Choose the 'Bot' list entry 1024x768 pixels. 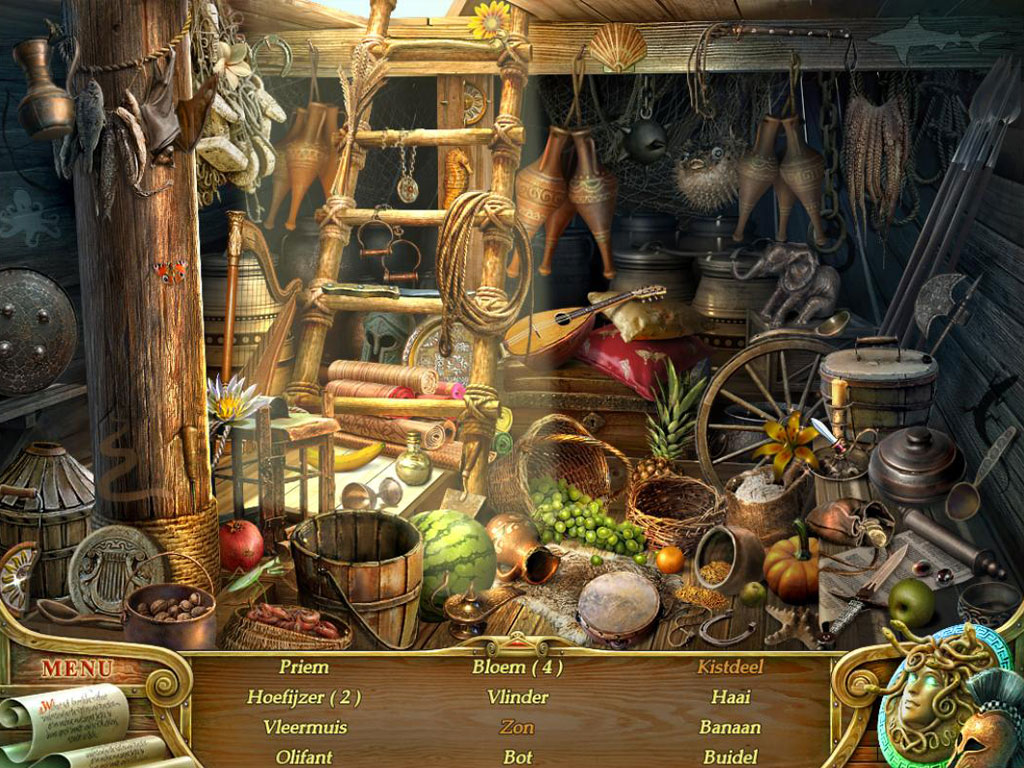click(x=517, y=757)
